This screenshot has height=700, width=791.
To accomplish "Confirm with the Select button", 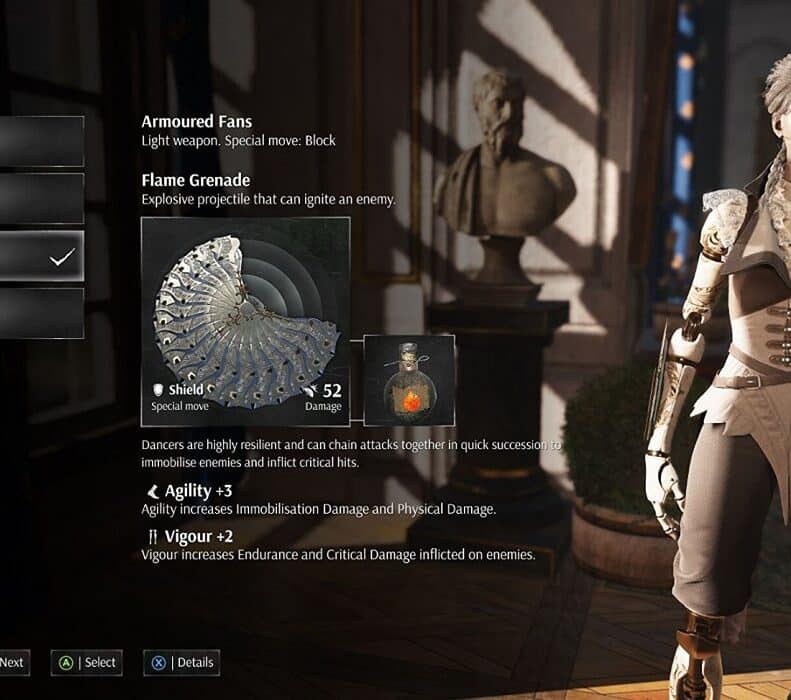I will point(88,662).
